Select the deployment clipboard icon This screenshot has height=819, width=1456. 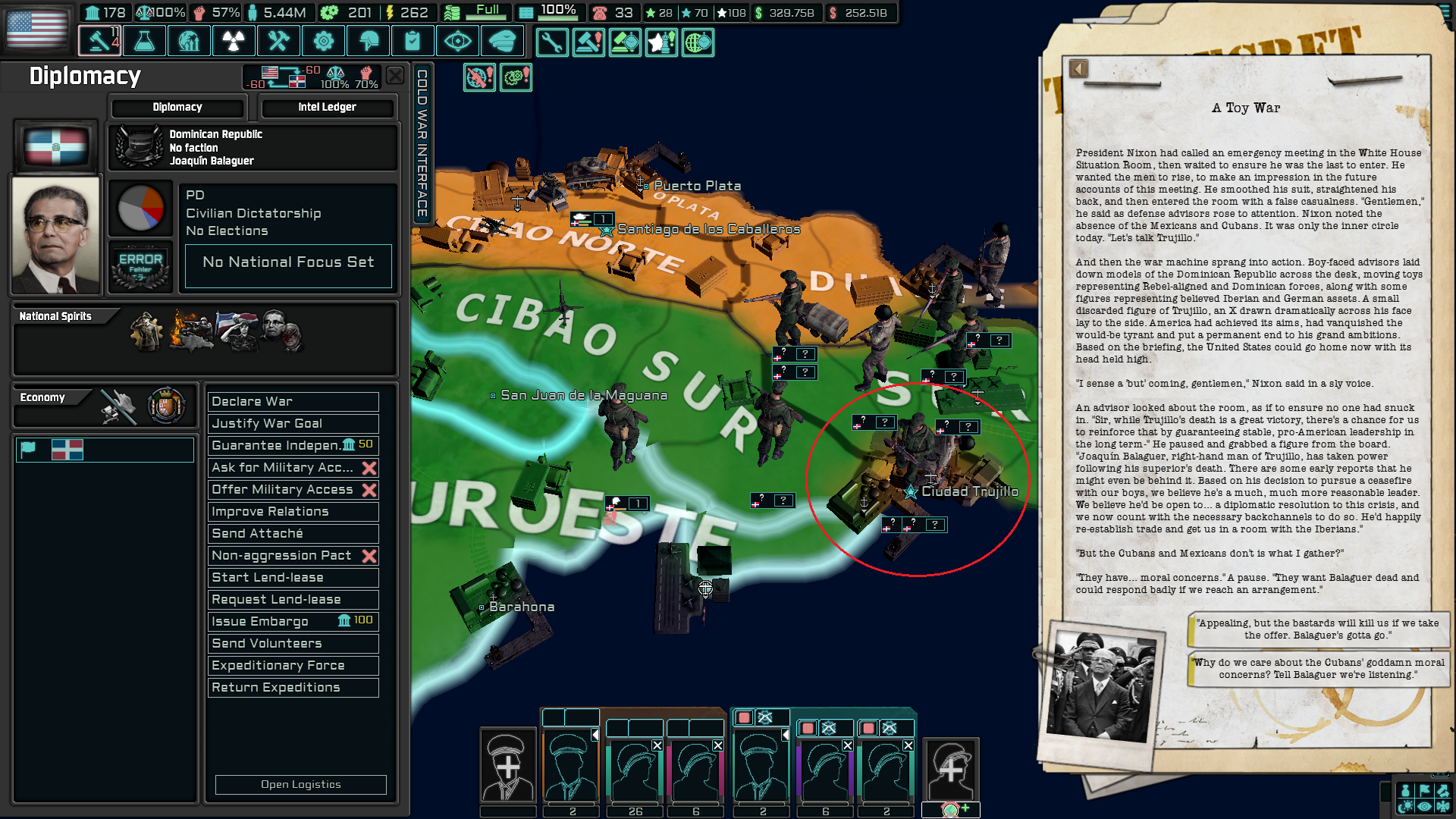[x=413, y=41]
